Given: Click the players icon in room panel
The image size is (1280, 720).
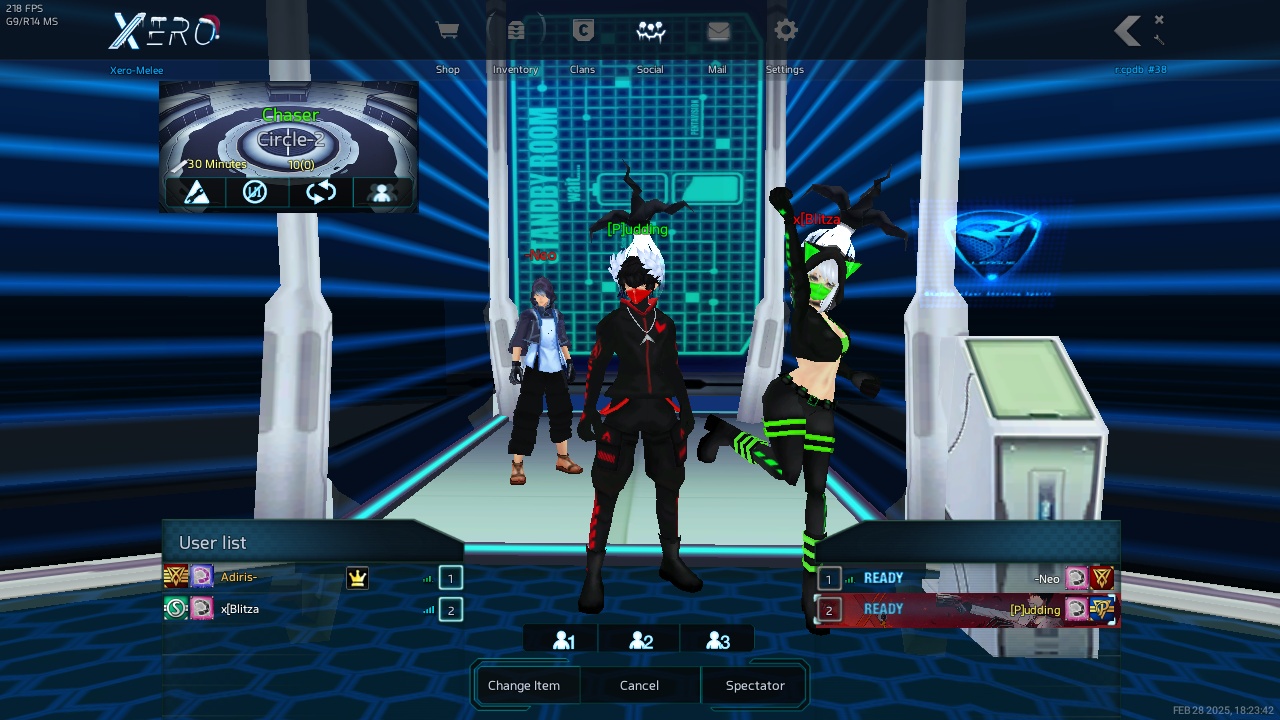Looking at the screenshot, I should coord(381,193).
